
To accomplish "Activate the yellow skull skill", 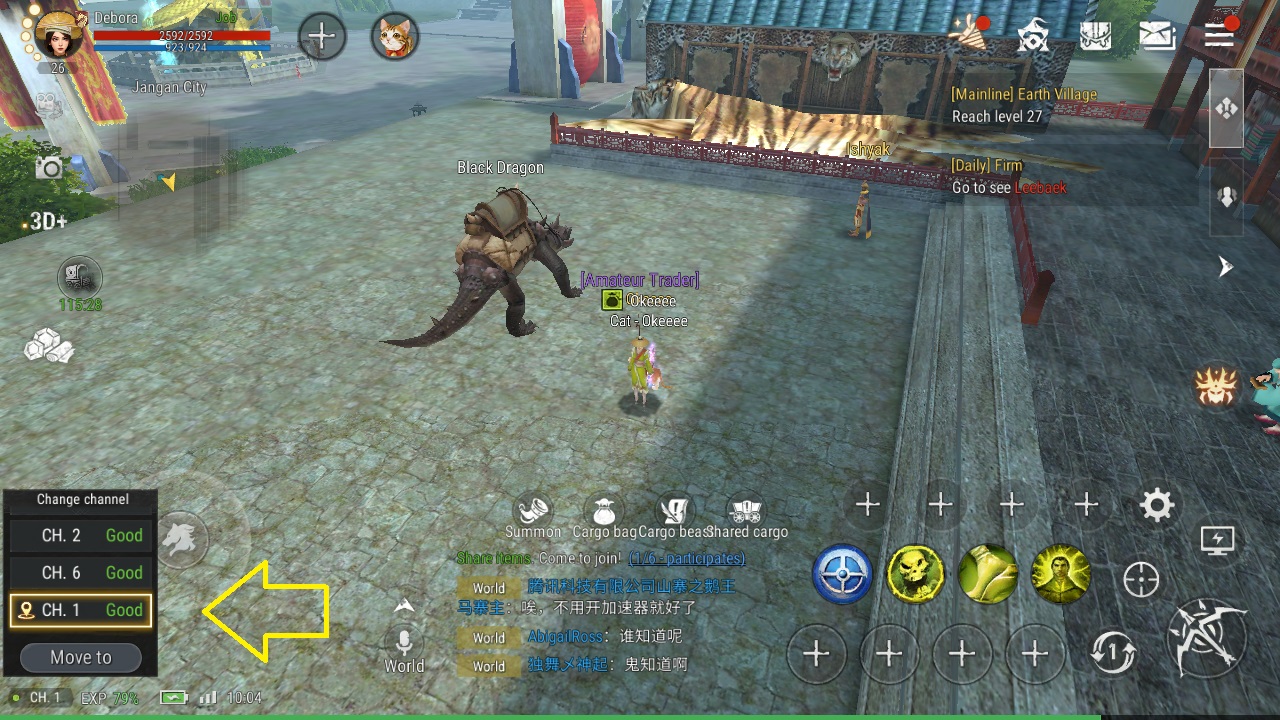I will tap(915, 575).
